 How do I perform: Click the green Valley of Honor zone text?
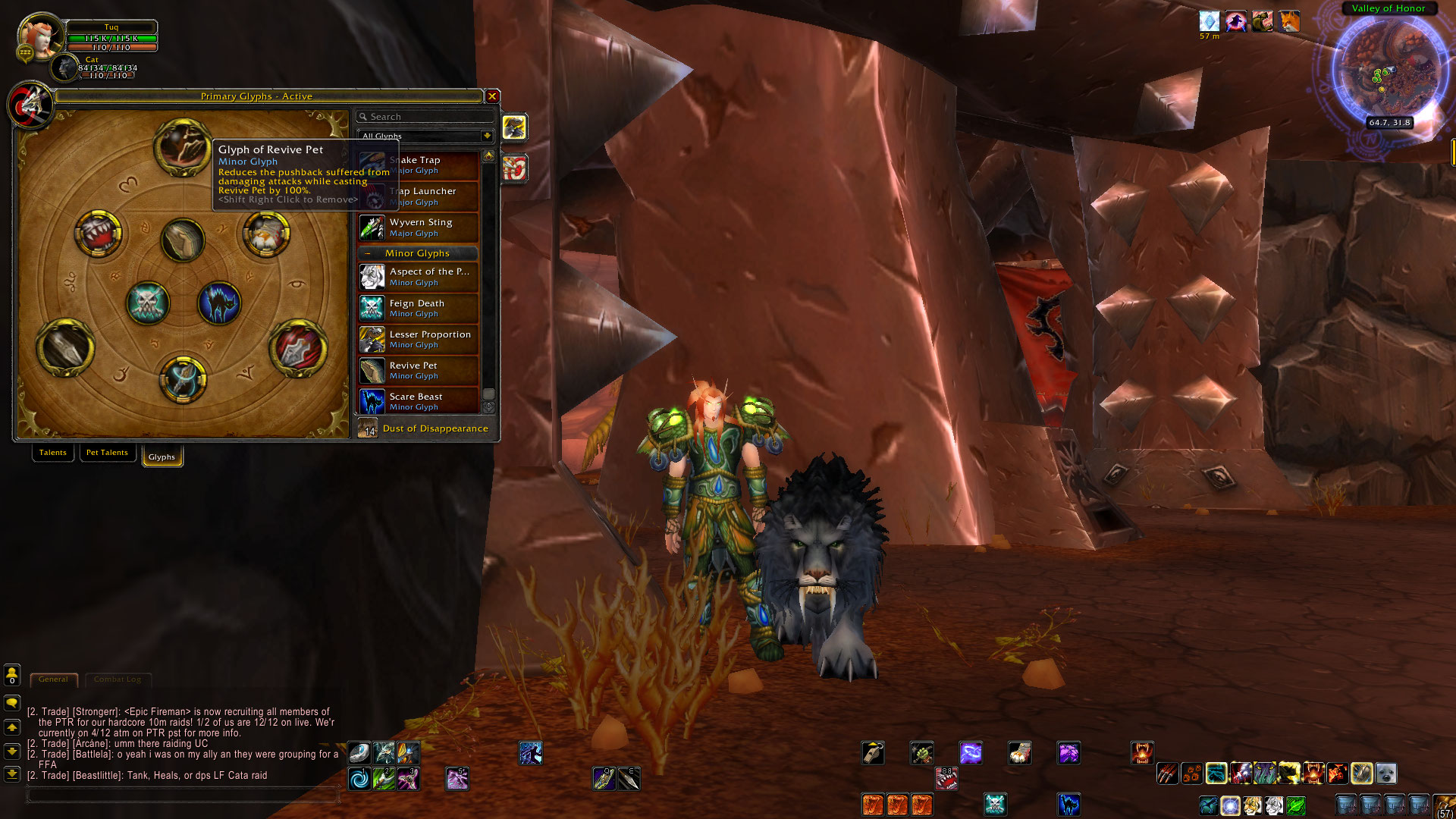1388,8
